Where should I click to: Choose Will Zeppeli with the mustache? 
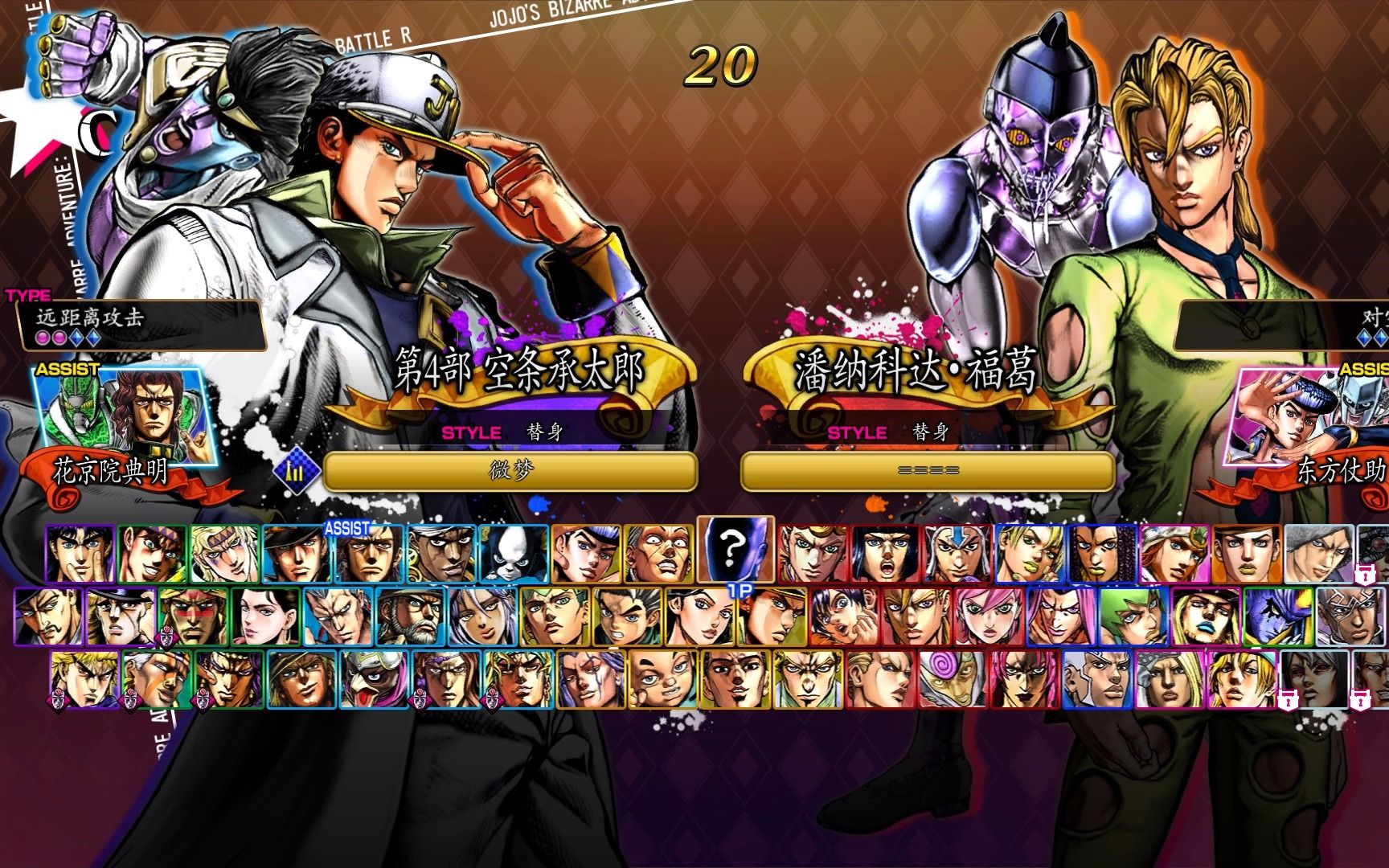pos(48,616)
